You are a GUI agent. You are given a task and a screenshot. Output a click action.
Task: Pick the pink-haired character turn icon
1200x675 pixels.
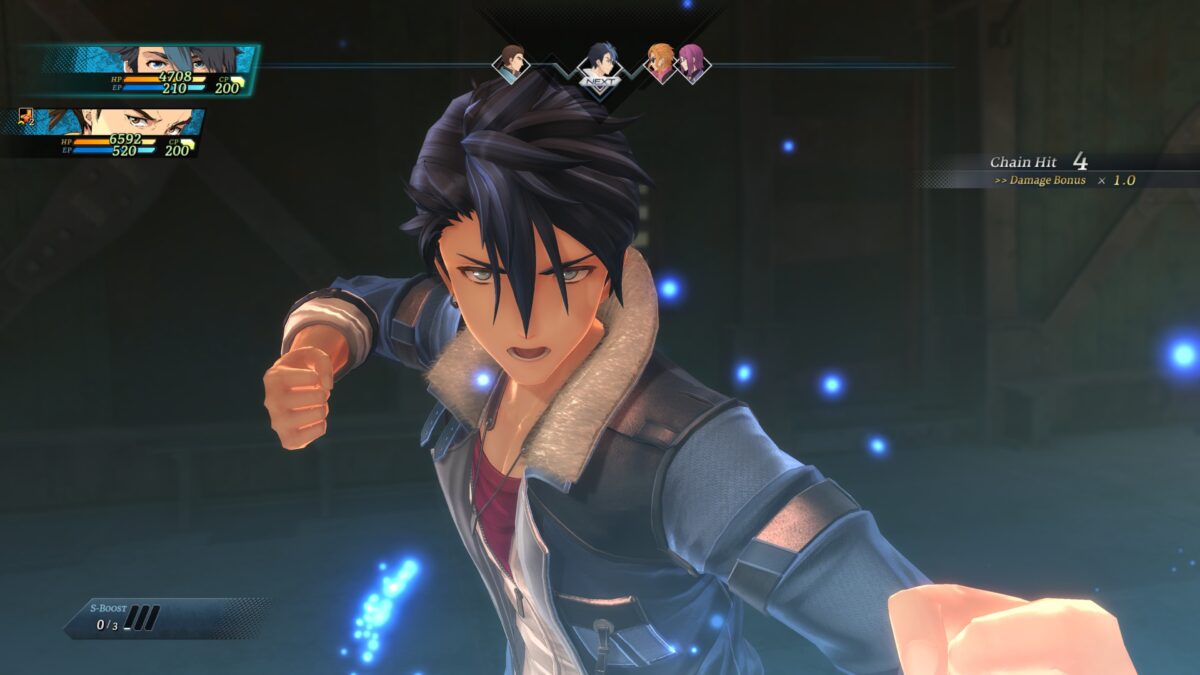(x=692, y=63)
